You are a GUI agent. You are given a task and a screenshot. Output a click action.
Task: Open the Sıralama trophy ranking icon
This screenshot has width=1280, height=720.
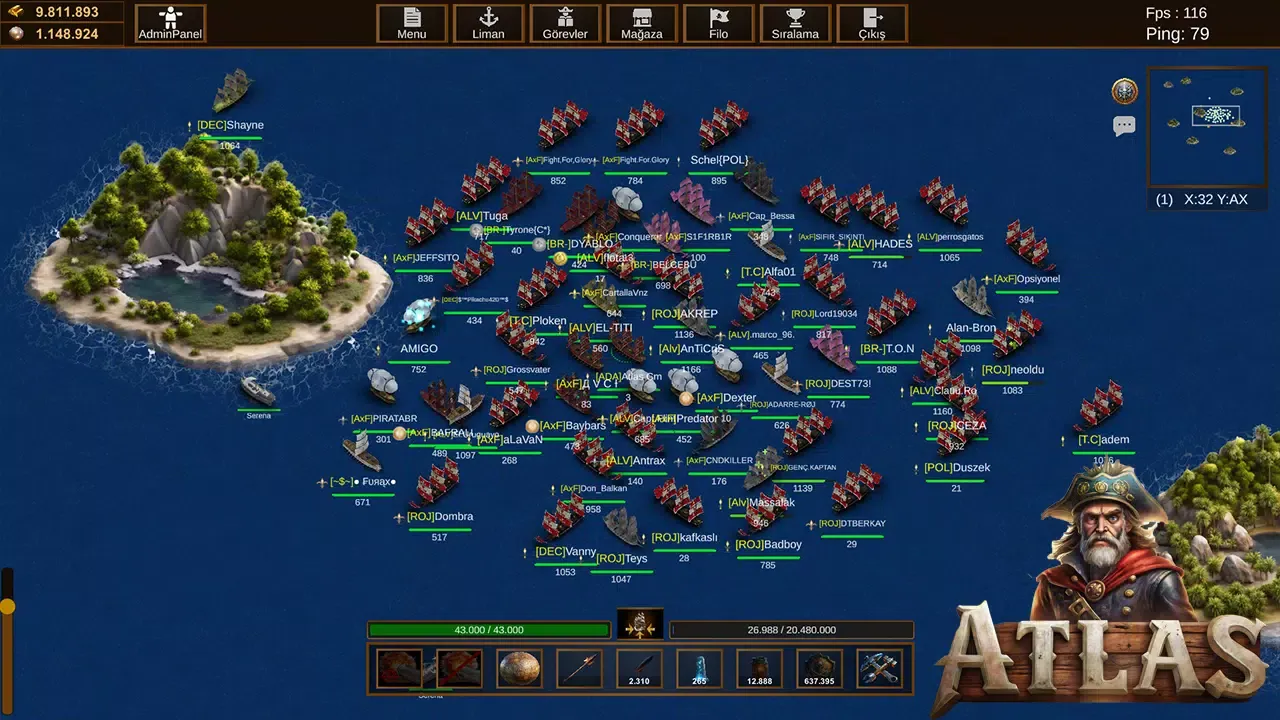(795, 22)
